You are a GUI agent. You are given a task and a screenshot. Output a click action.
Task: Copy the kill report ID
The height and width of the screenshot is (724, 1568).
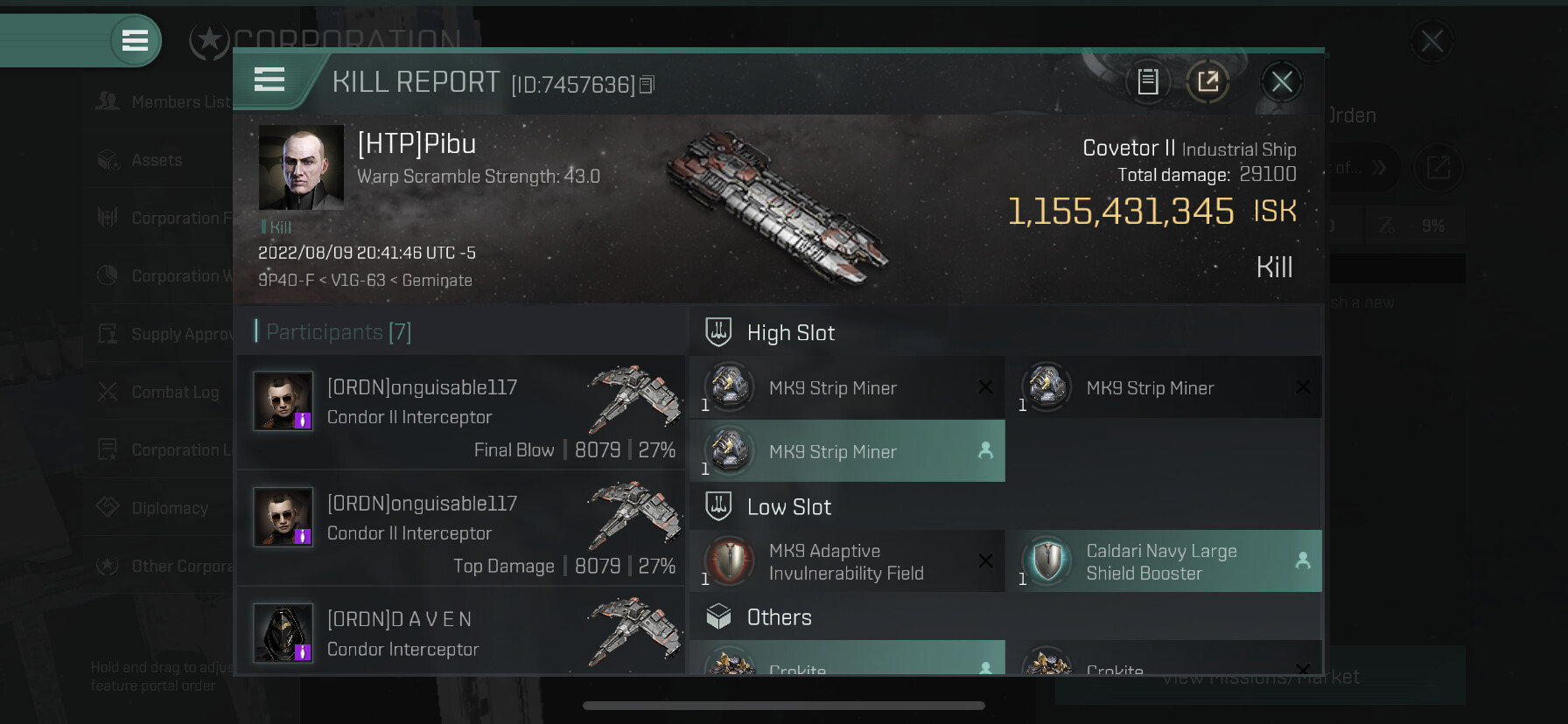[x=647, y=85]
